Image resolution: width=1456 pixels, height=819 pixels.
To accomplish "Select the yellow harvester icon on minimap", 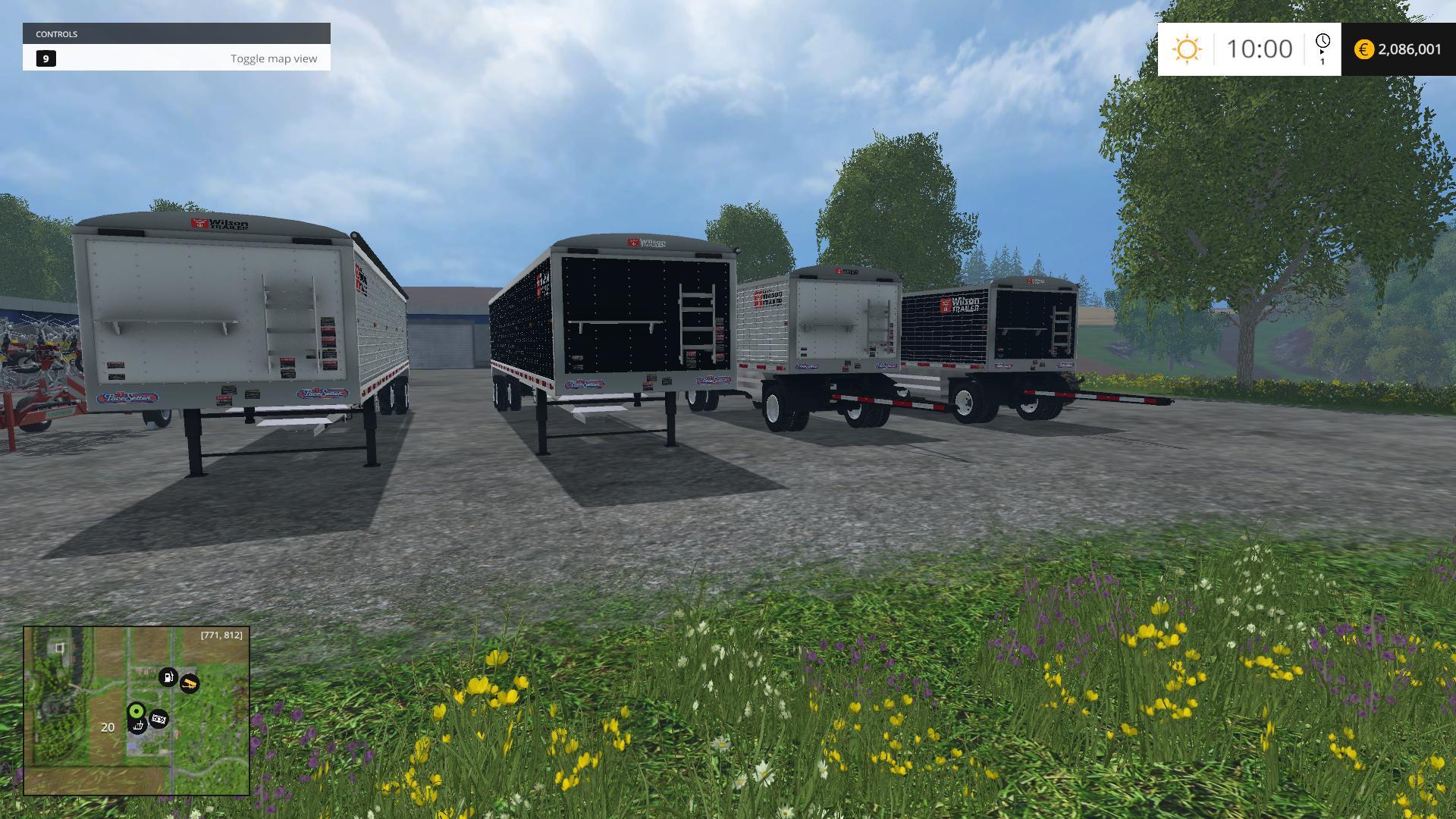I will tap(190, 684).
